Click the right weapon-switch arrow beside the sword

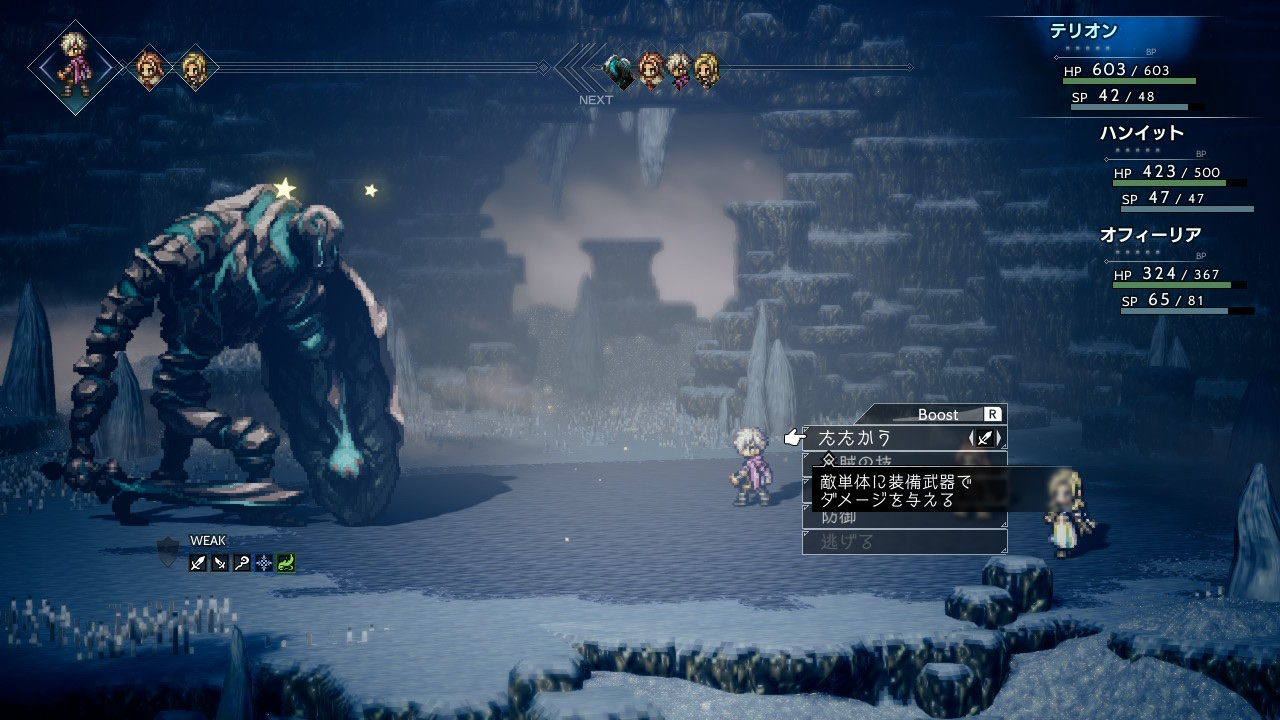coord(1000,438)
